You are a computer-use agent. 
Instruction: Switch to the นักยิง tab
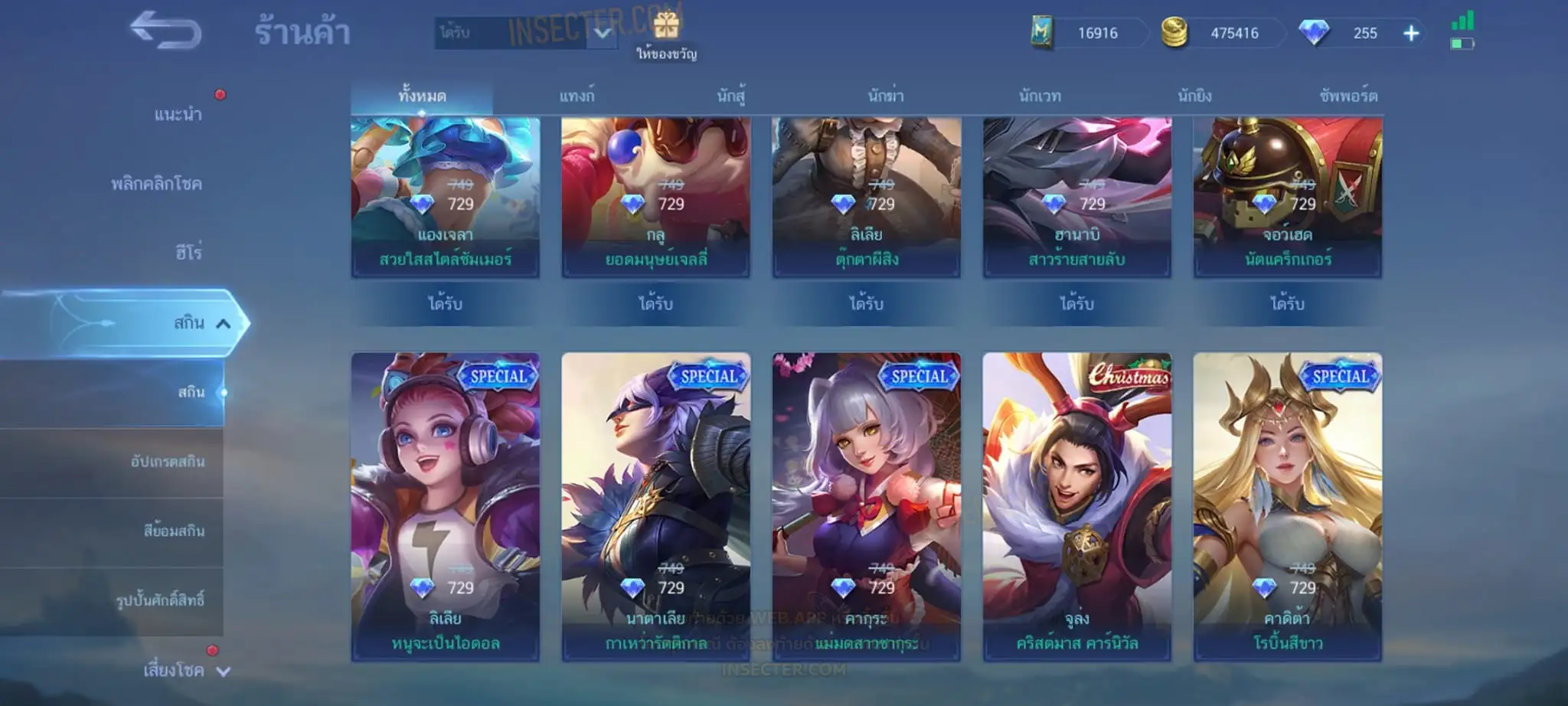pyautogui.click(x=1194, y=96)
